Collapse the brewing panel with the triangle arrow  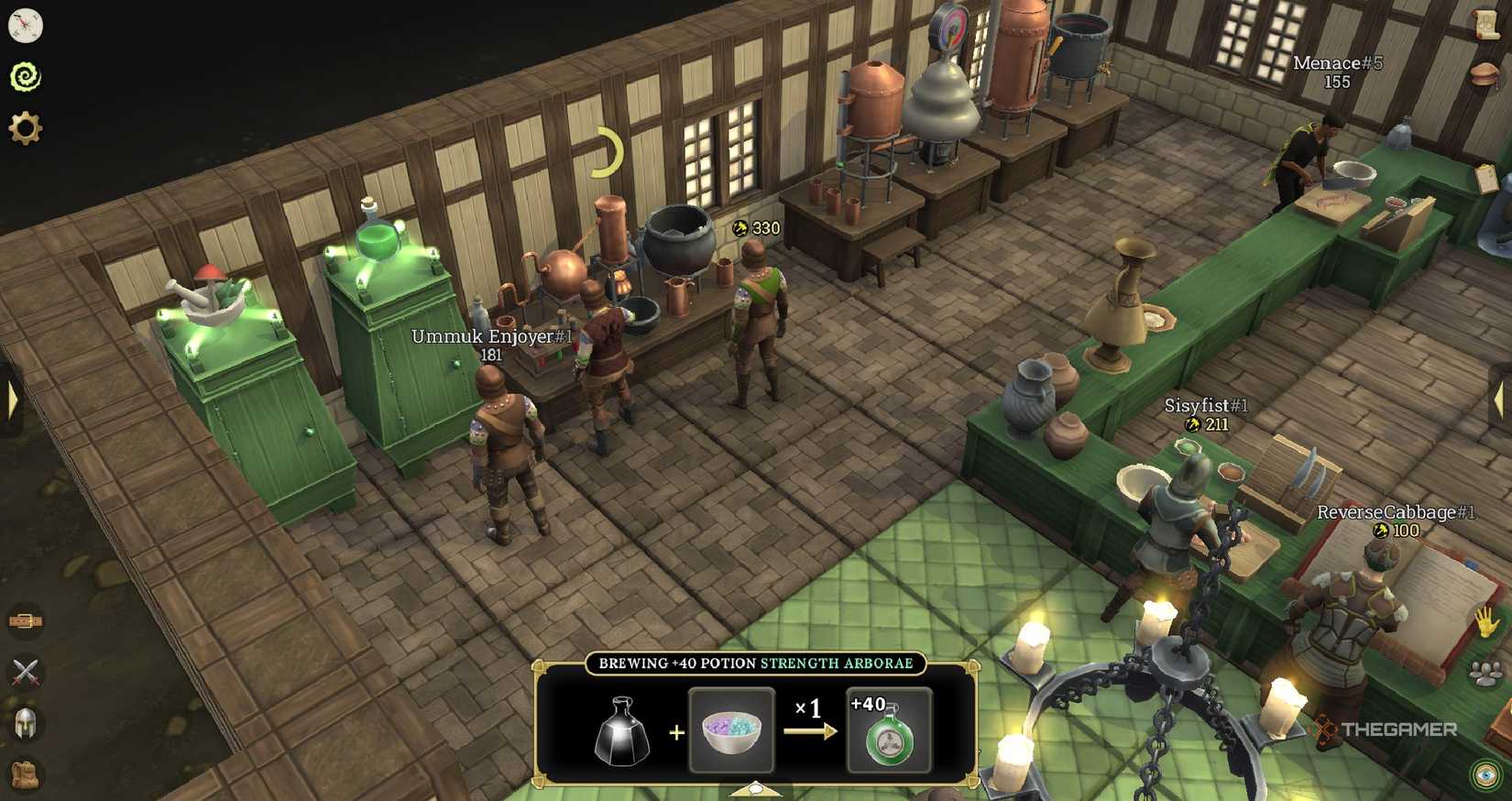pos(755,788)
